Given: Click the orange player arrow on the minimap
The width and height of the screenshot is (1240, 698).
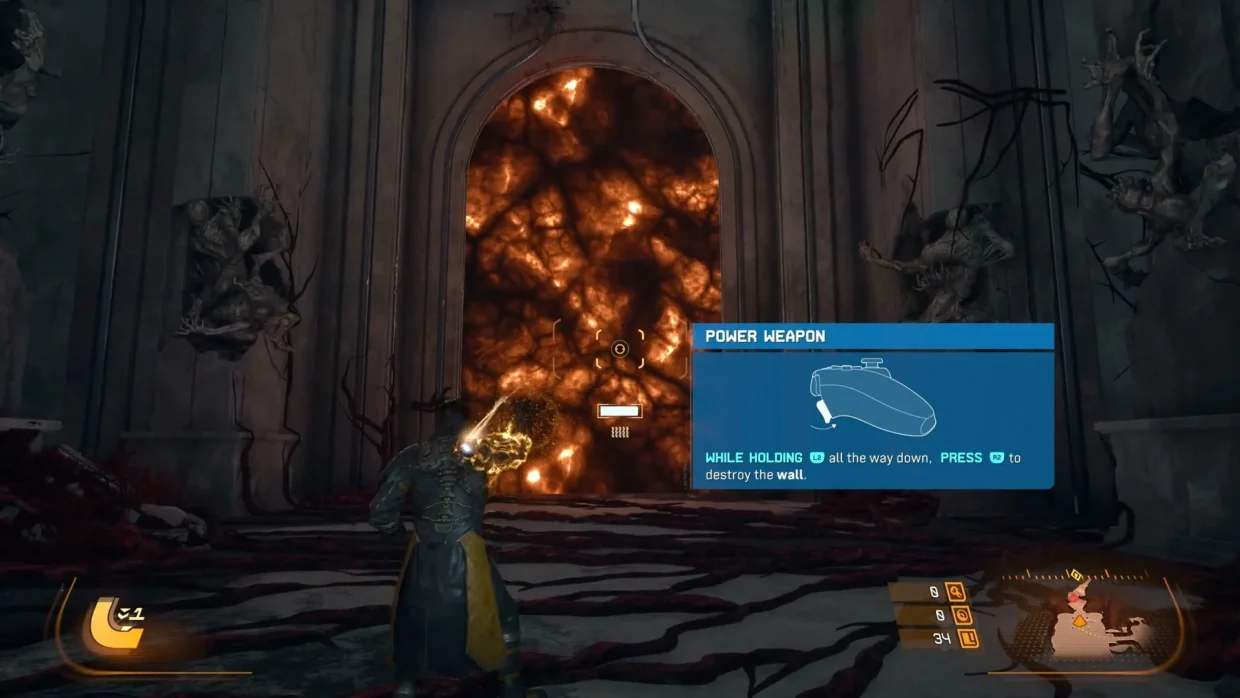Looking at the screenshot, I should [1079, 621].
